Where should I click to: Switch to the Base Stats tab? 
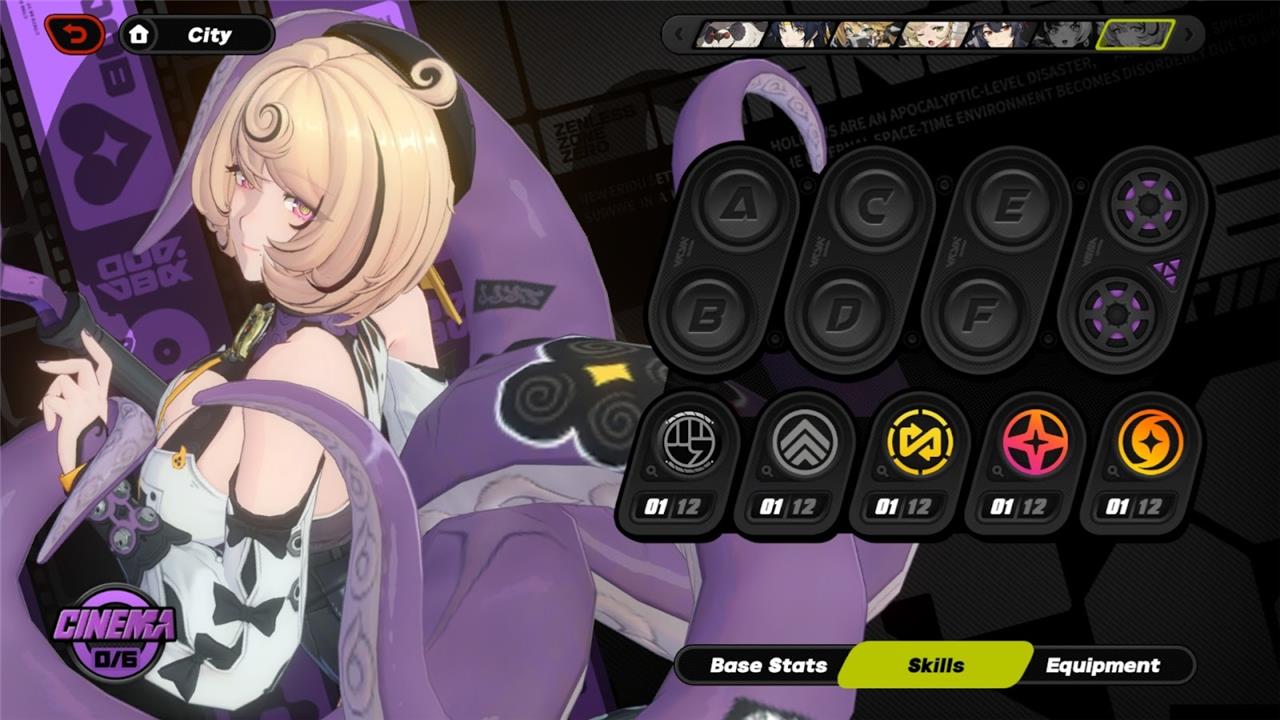click(768, 665)
